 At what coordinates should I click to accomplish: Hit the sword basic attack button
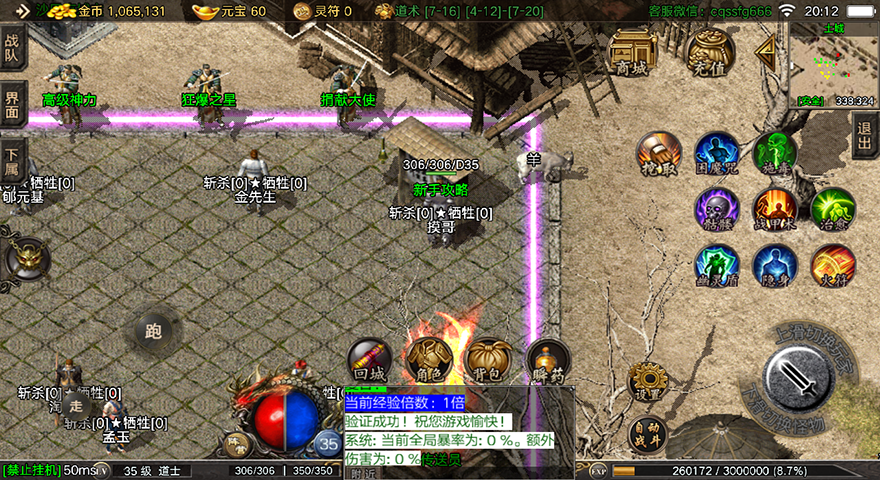[x=798, y=377]
